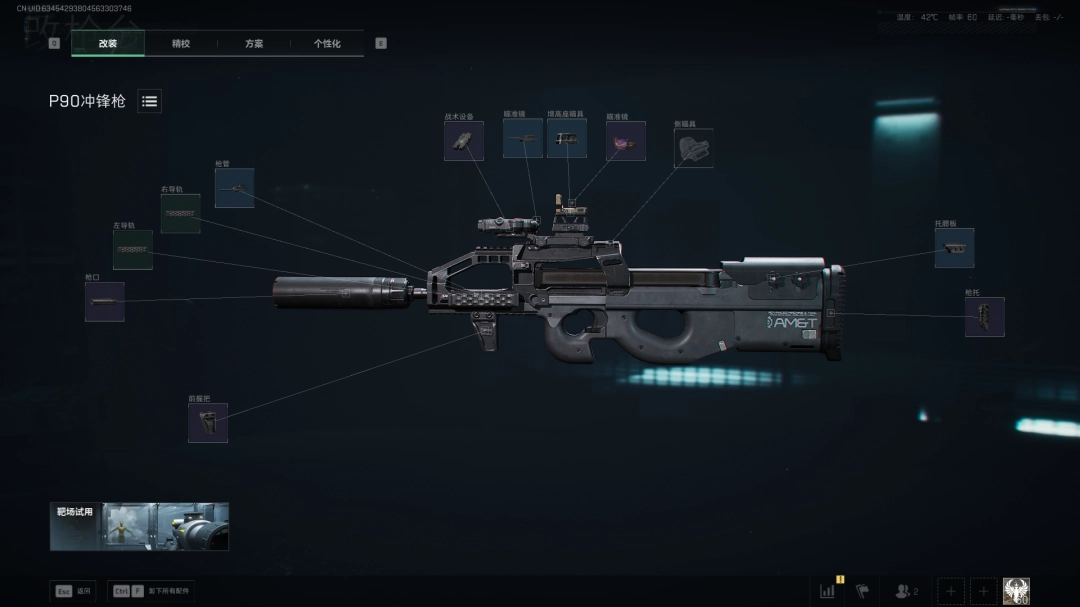Open the 侧瞄具 side sight slot
1080x607 pixels.
click(x=693, y=148)
